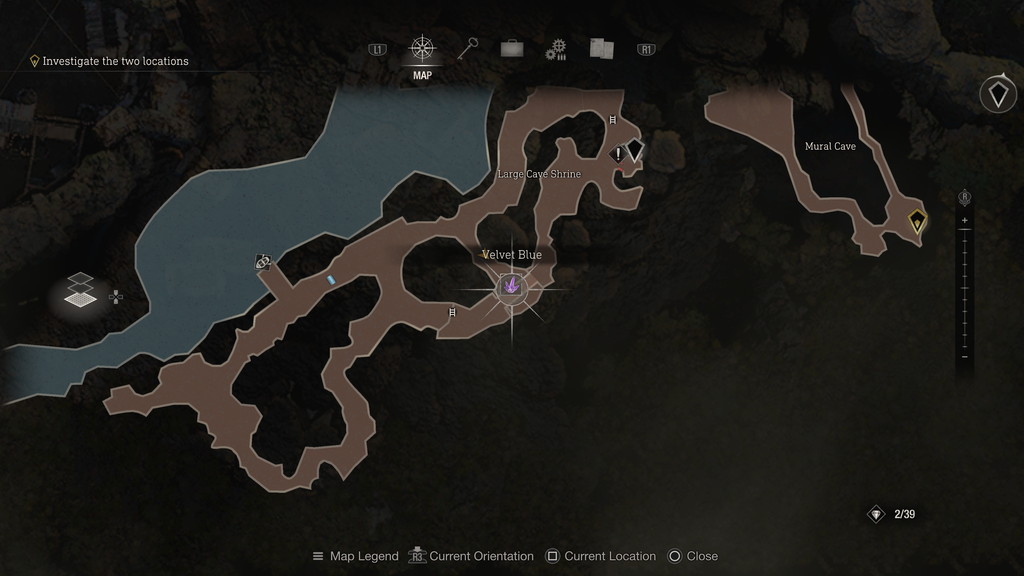
Task: Select the Velvet Blue treasure marker
Action: point(512,288)
